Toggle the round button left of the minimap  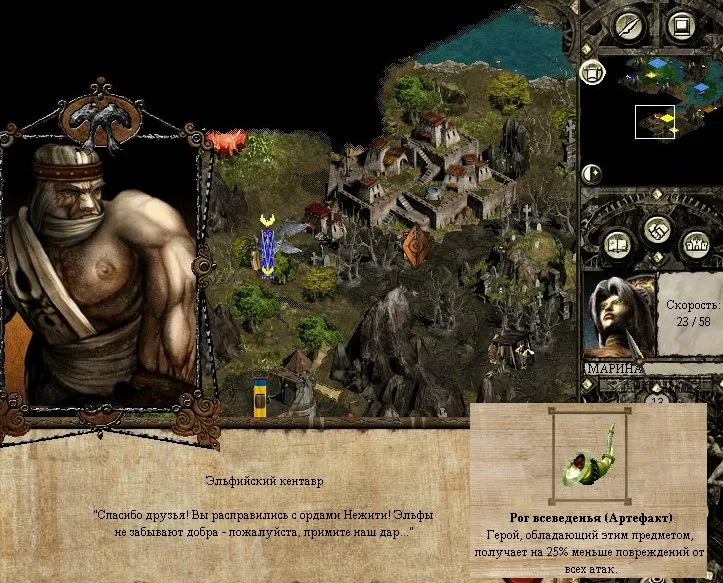pyautogui.click(x=591, y=71)
